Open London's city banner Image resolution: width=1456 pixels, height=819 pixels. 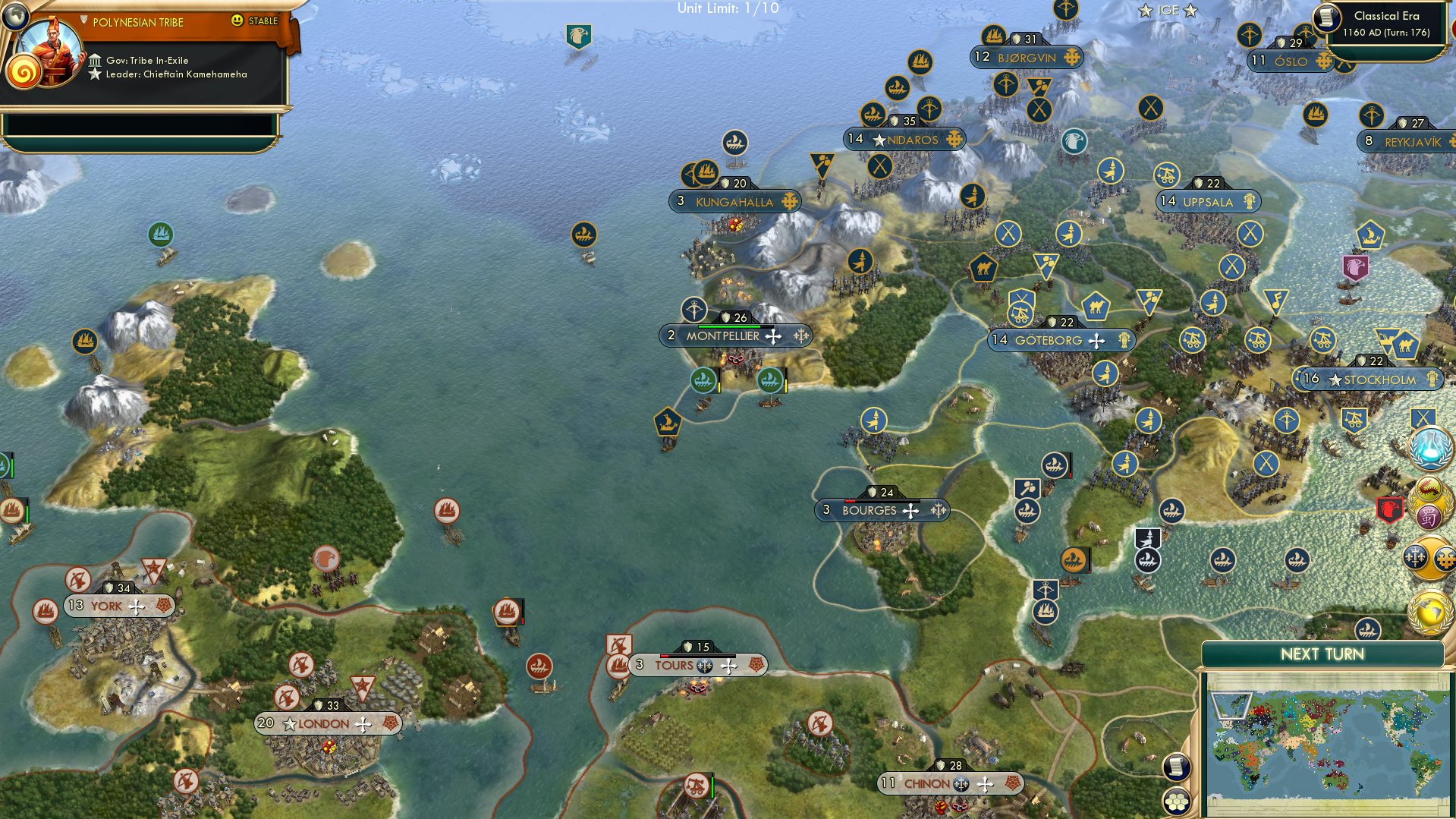pos(322,723)
